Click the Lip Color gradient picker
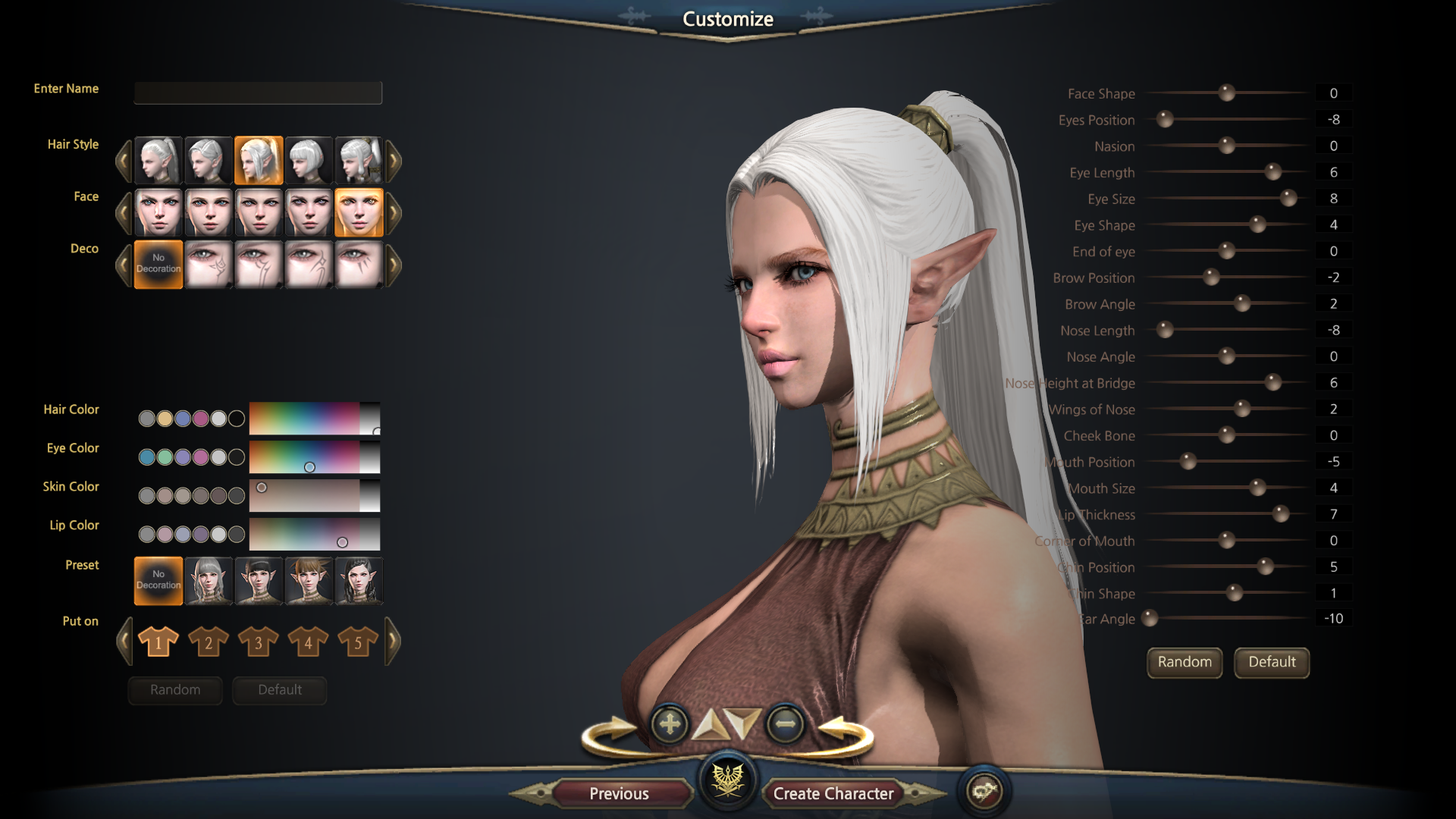The height and width of the screenshot is (819, 1456). (x=314, y=534)
